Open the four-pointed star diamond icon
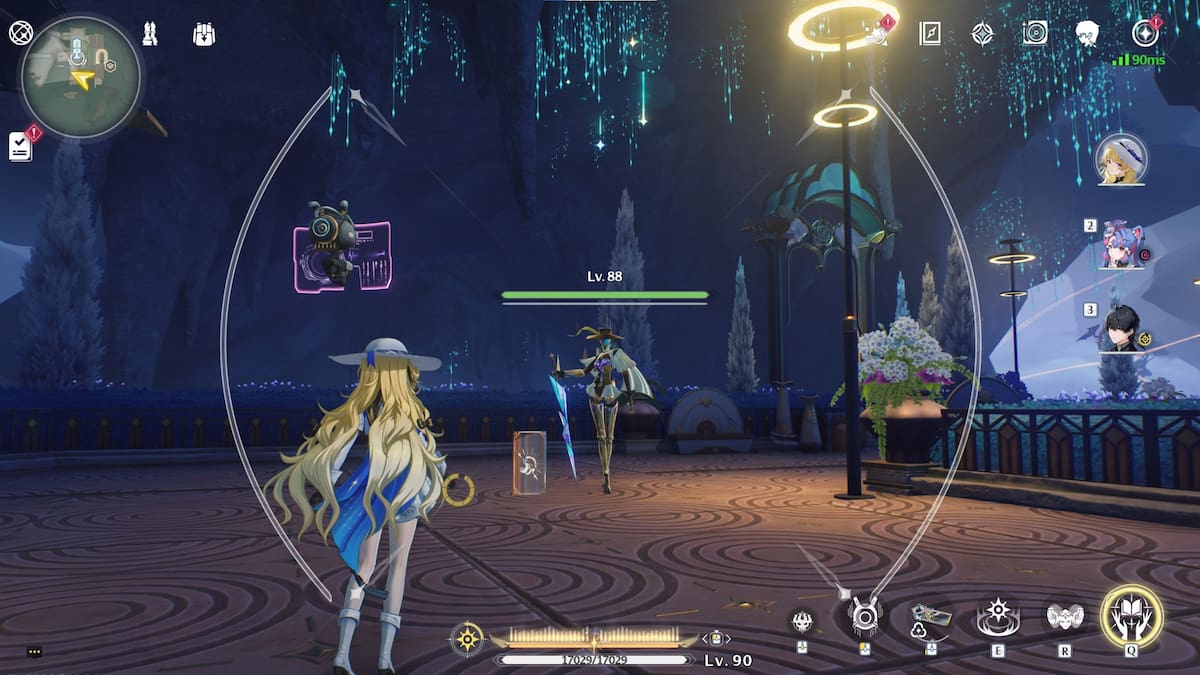The image size is (1200, 675). 983,33
